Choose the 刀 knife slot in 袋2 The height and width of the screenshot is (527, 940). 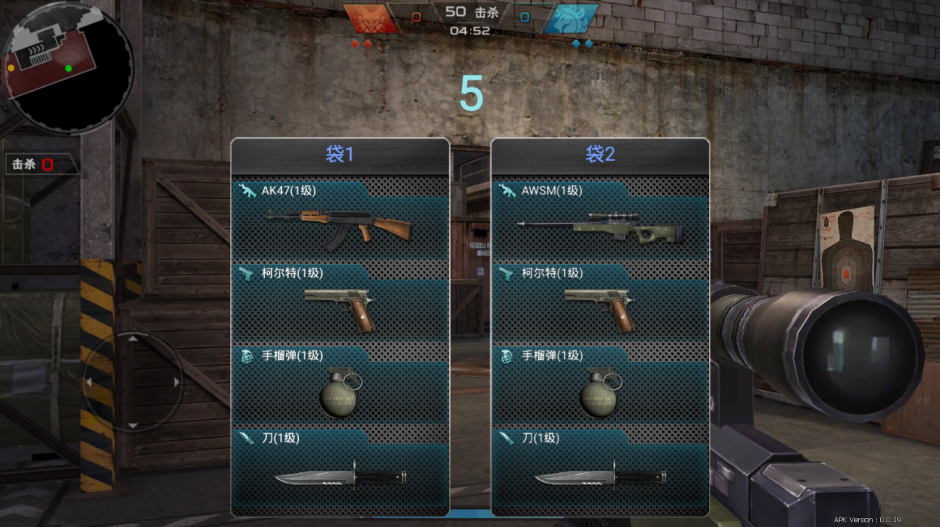point(600,470)
